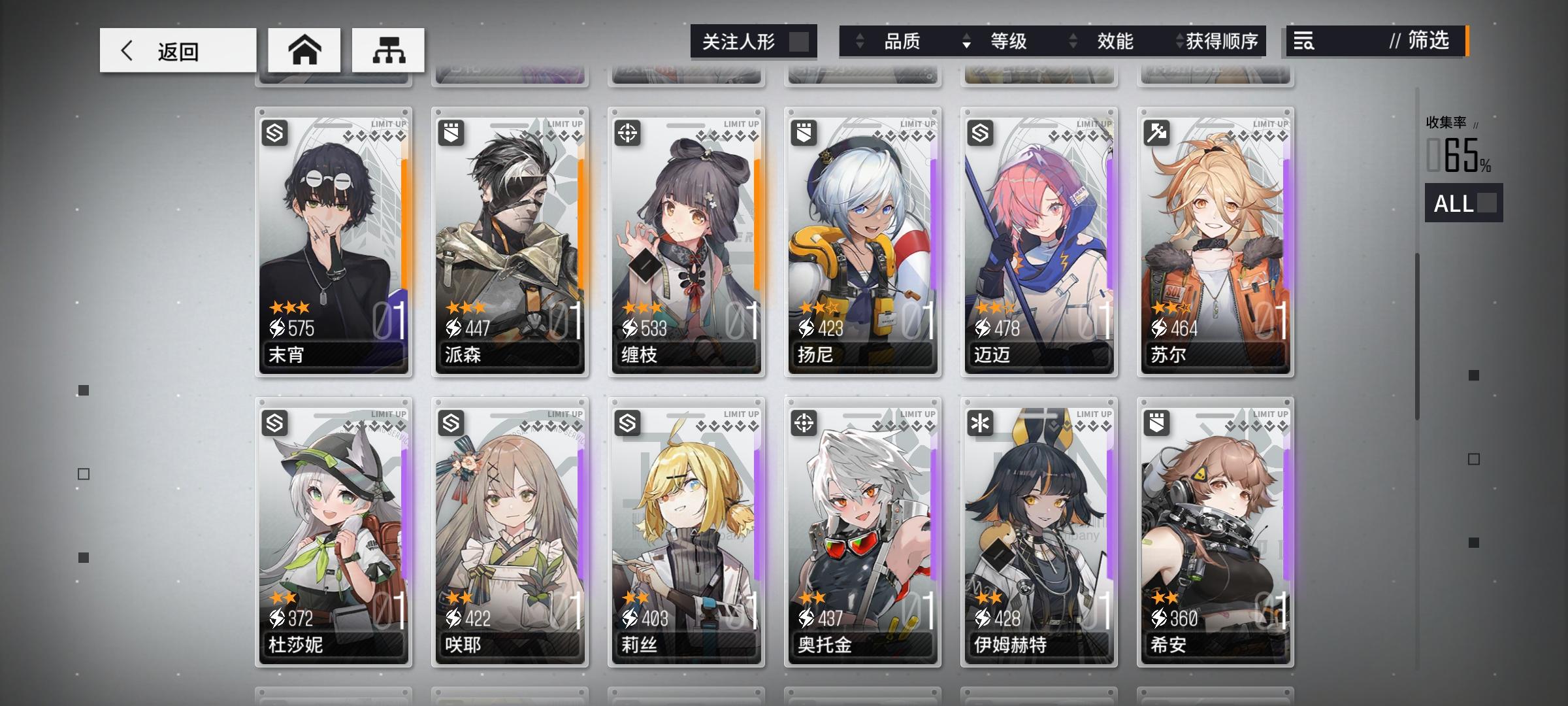Select the shield class icon on 扬尼's card
1568x706 pixels.
tap(805, 133)
